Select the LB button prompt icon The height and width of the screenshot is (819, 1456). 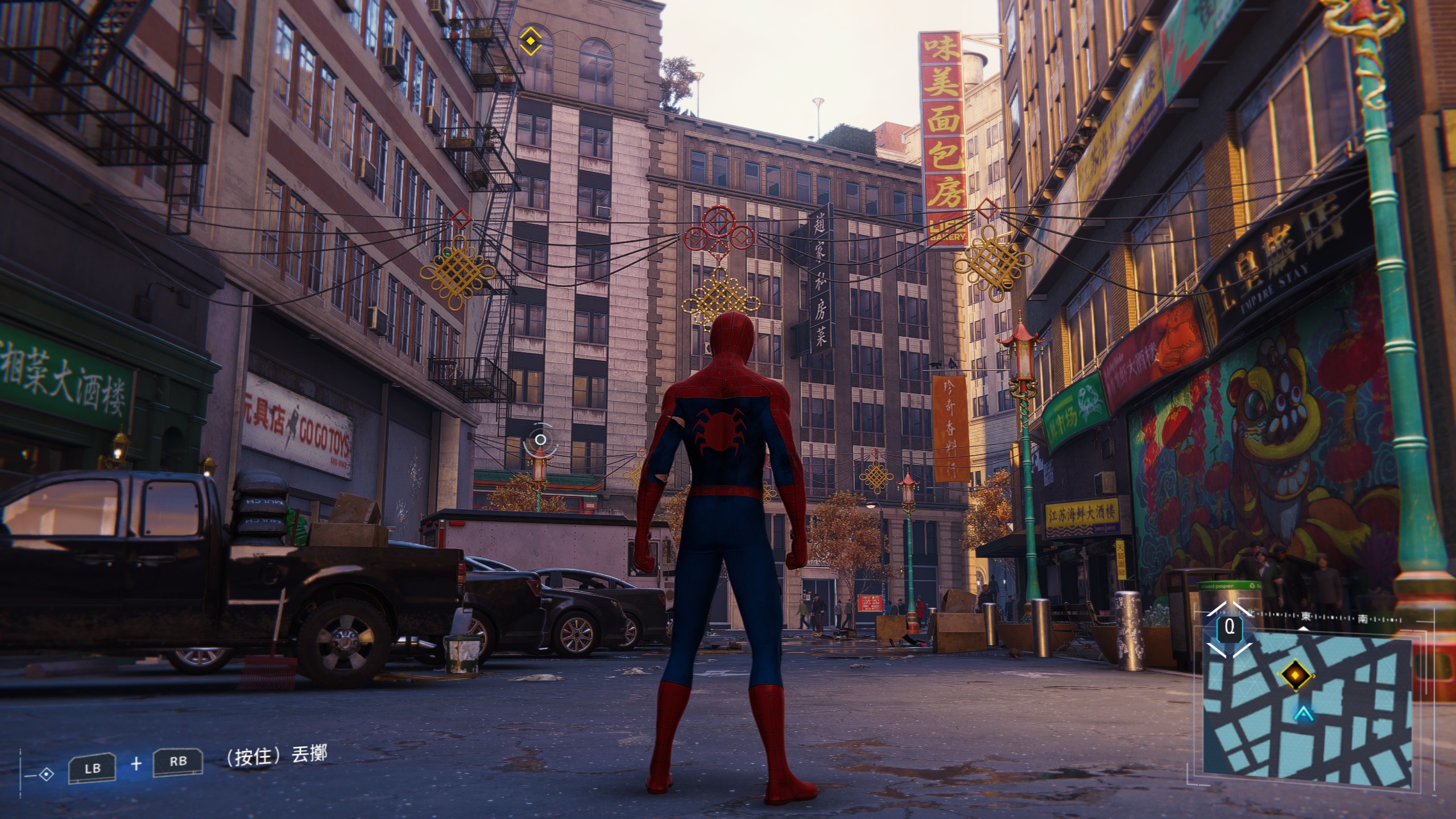point(93,768)
